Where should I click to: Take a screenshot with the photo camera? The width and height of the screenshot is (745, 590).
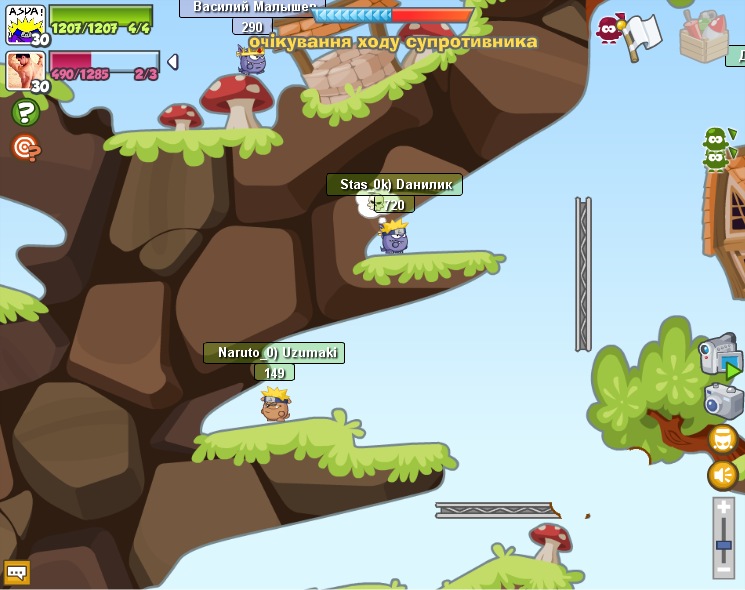pyautogui.click(x=724, y=401)
